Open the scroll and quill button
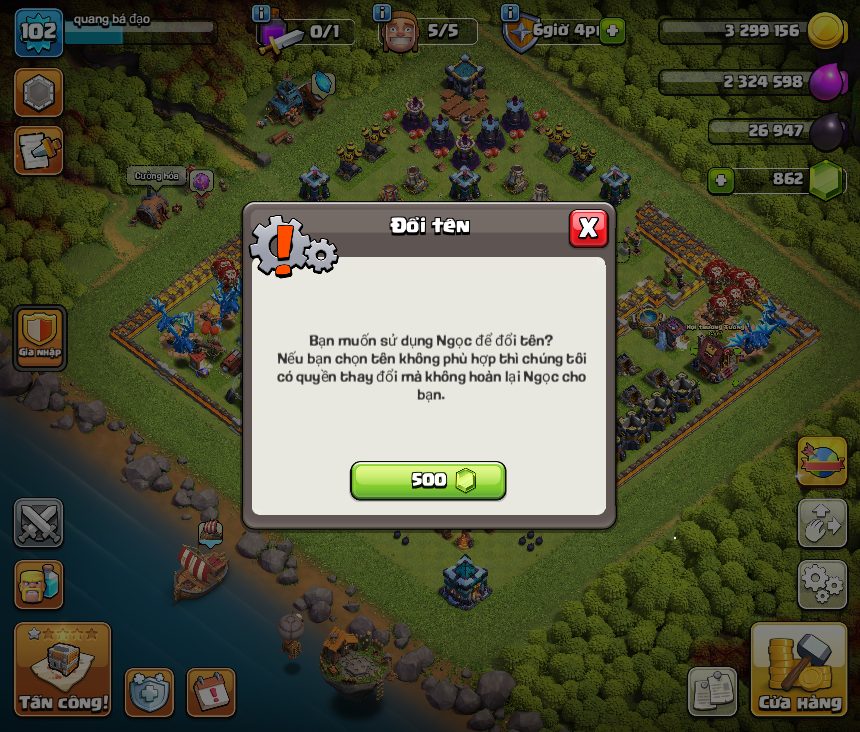Image resolution: width=860 pixels, height=732 pixels. (38, 150)
